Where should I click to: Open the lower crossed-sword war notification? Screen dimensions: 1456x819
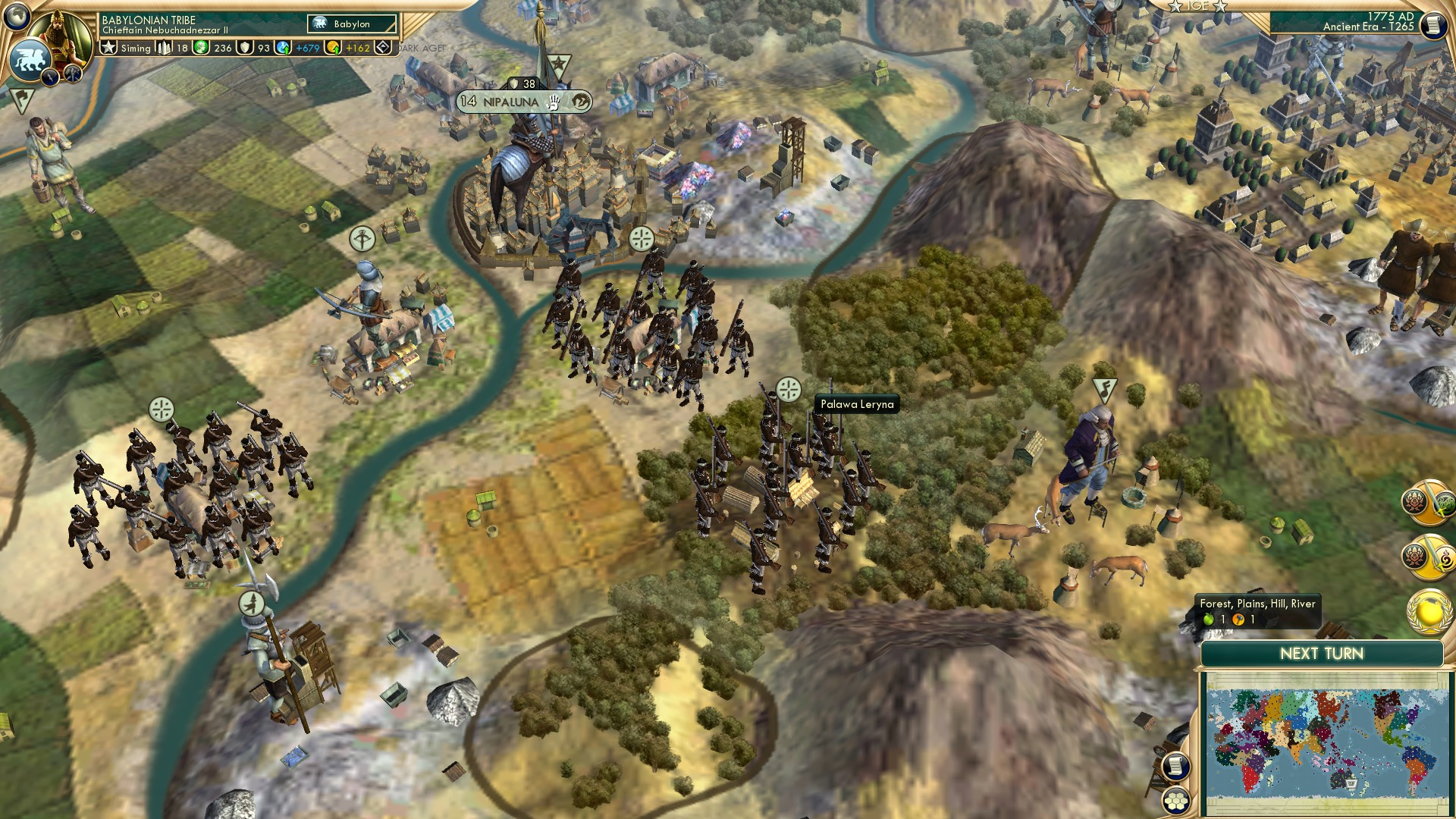click(1427, 557)
